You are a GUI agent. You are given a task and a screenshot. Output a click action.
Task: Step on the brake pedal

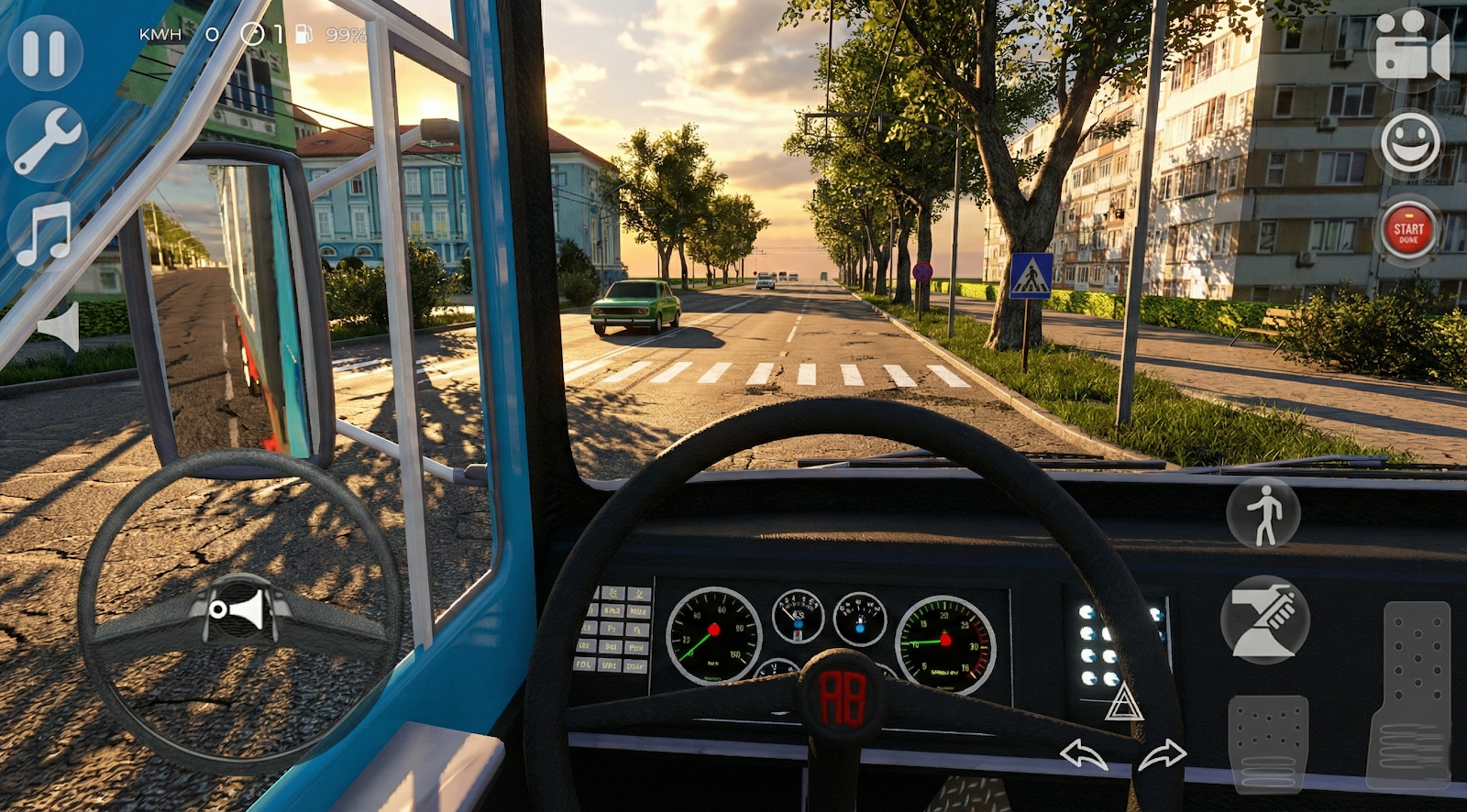pyautogui.click(x=1268, y=742)
